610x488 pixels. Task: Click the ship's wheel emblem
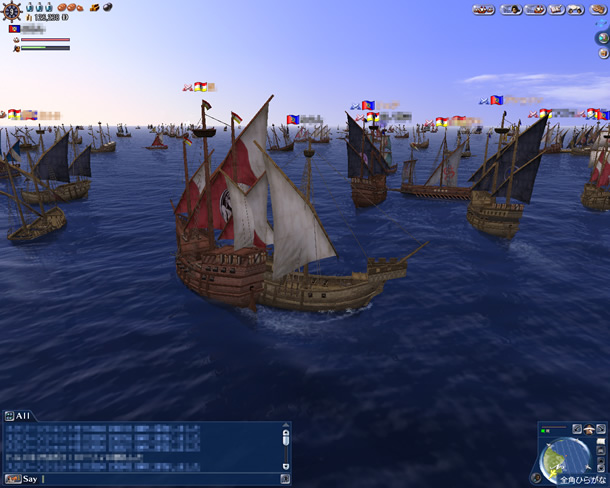pyautogui.click(x=13, y=11)
